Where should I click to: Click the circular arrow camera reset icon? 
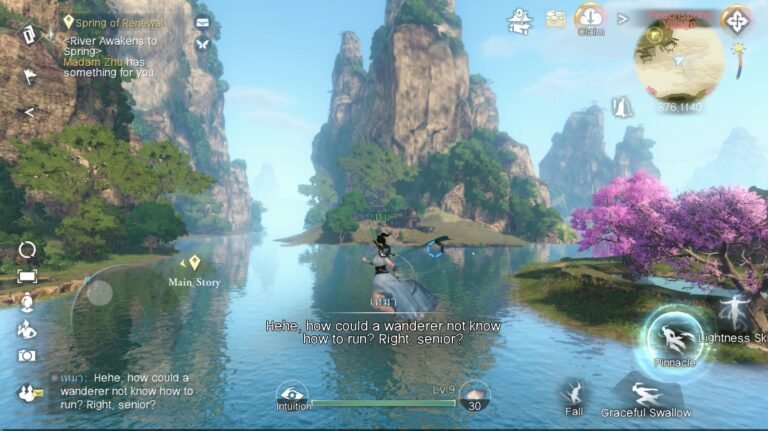27,249
